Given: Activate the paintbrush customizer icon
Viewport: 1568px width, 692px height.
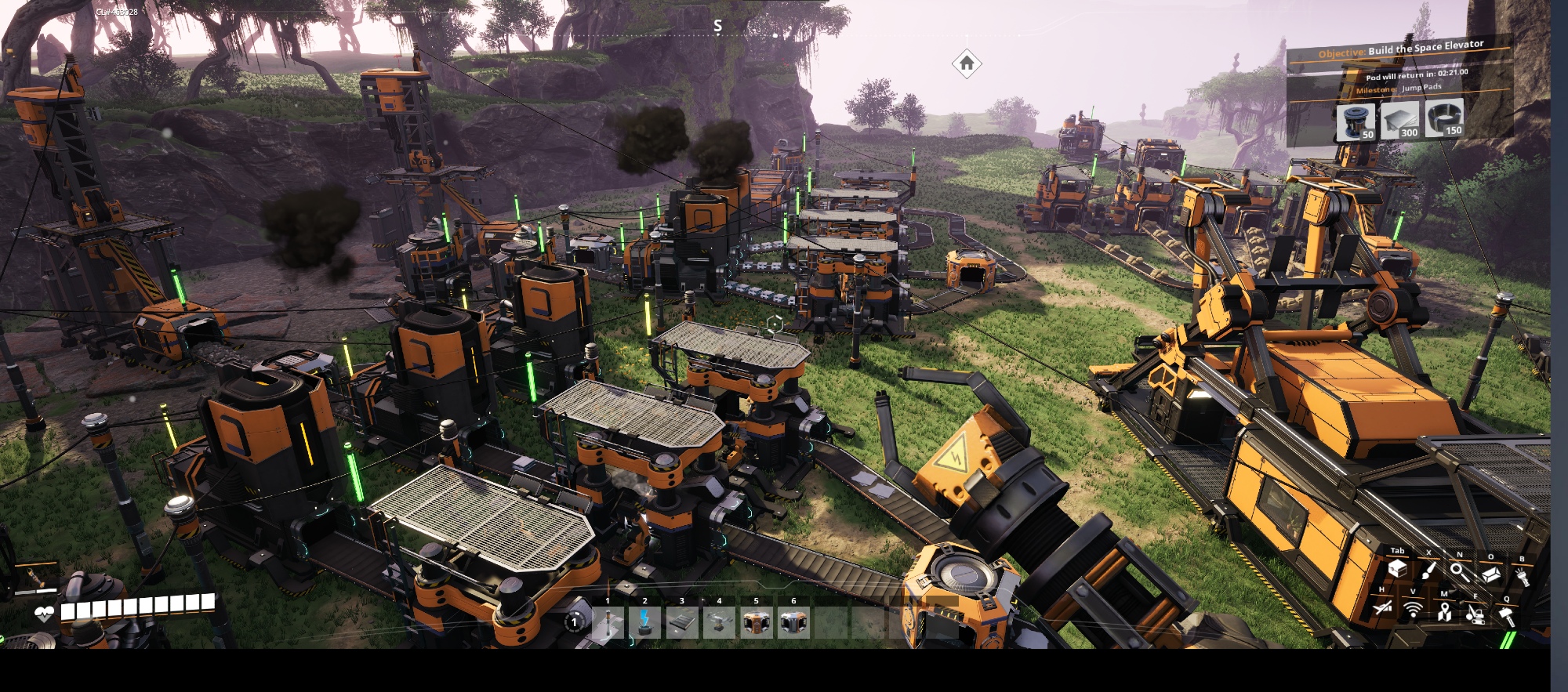Looking at the screenshot, I should pos(1428,572).
